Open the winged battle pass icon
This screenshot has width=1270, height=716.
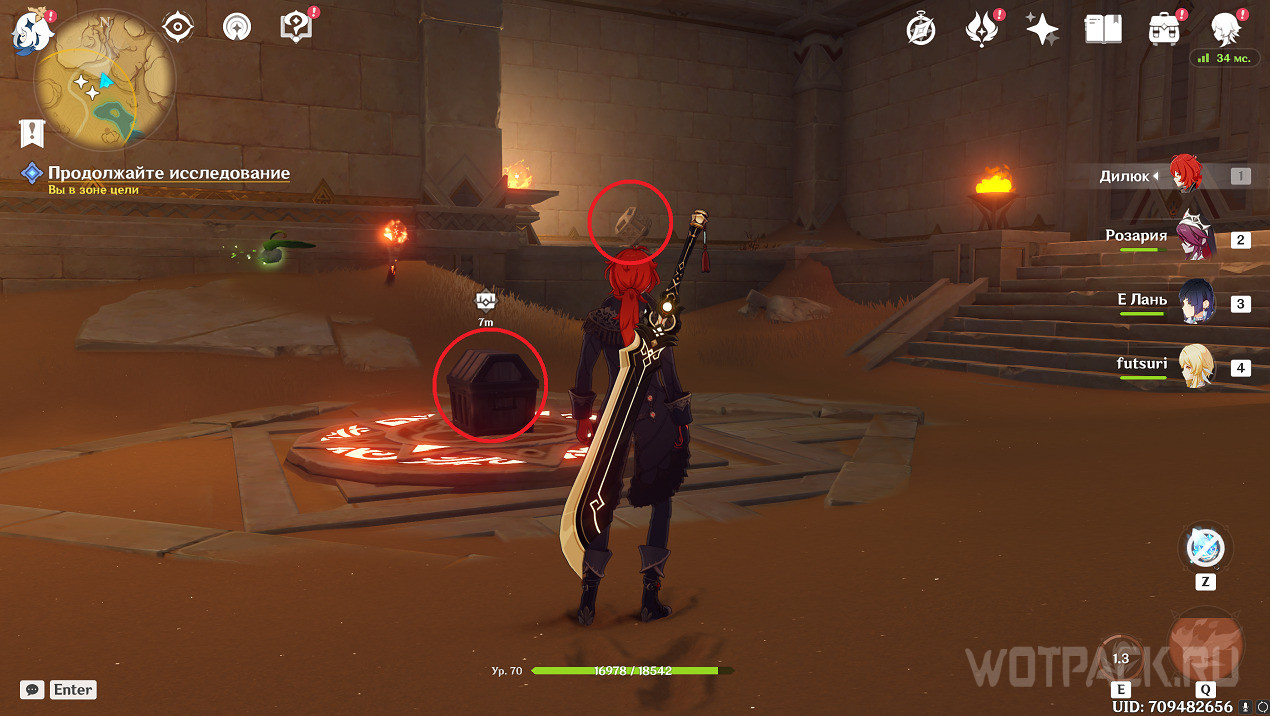tap(981, 29)
